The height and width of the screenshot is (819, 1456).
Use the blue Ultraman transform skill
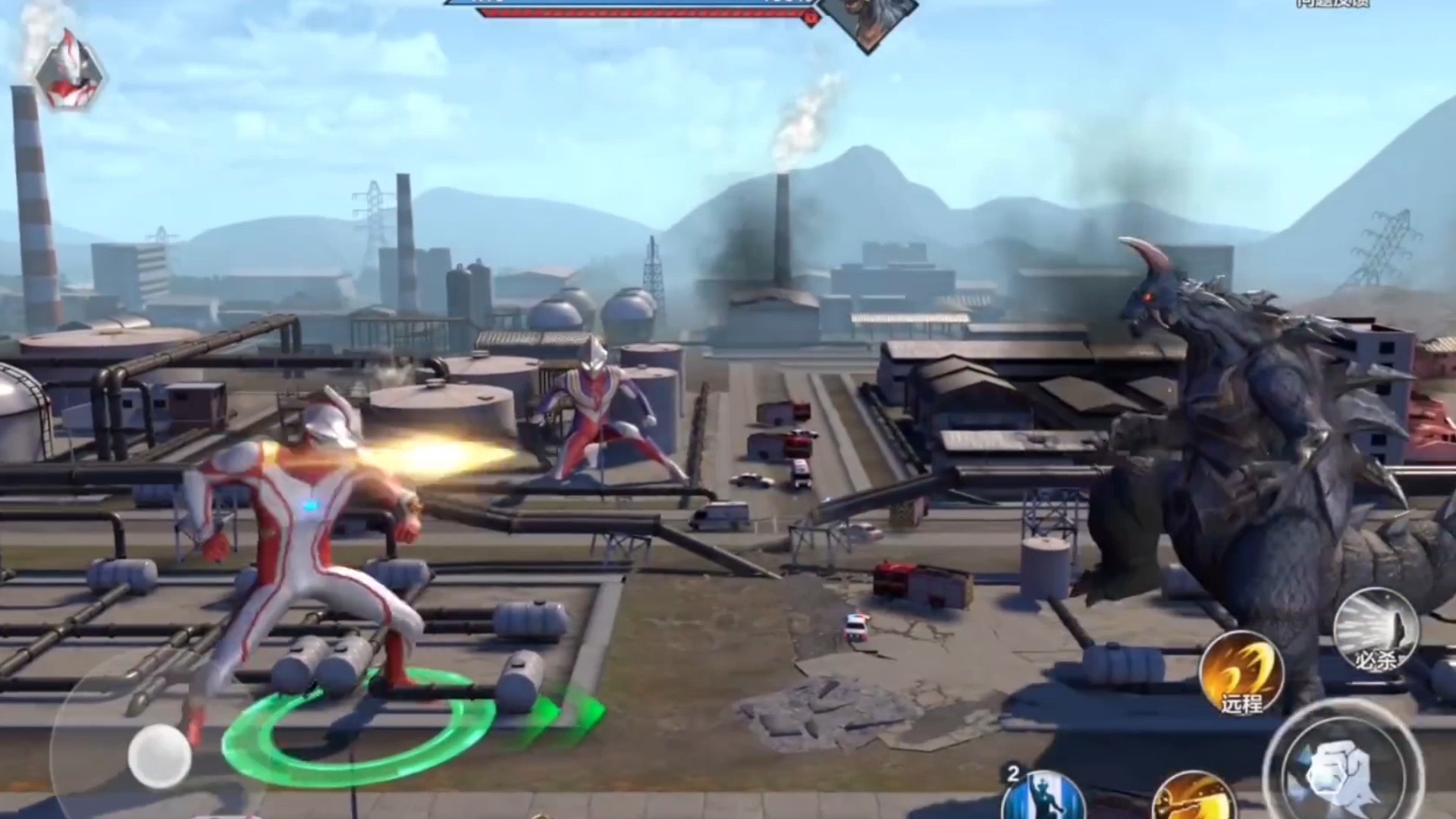(x=1043, y=796)
